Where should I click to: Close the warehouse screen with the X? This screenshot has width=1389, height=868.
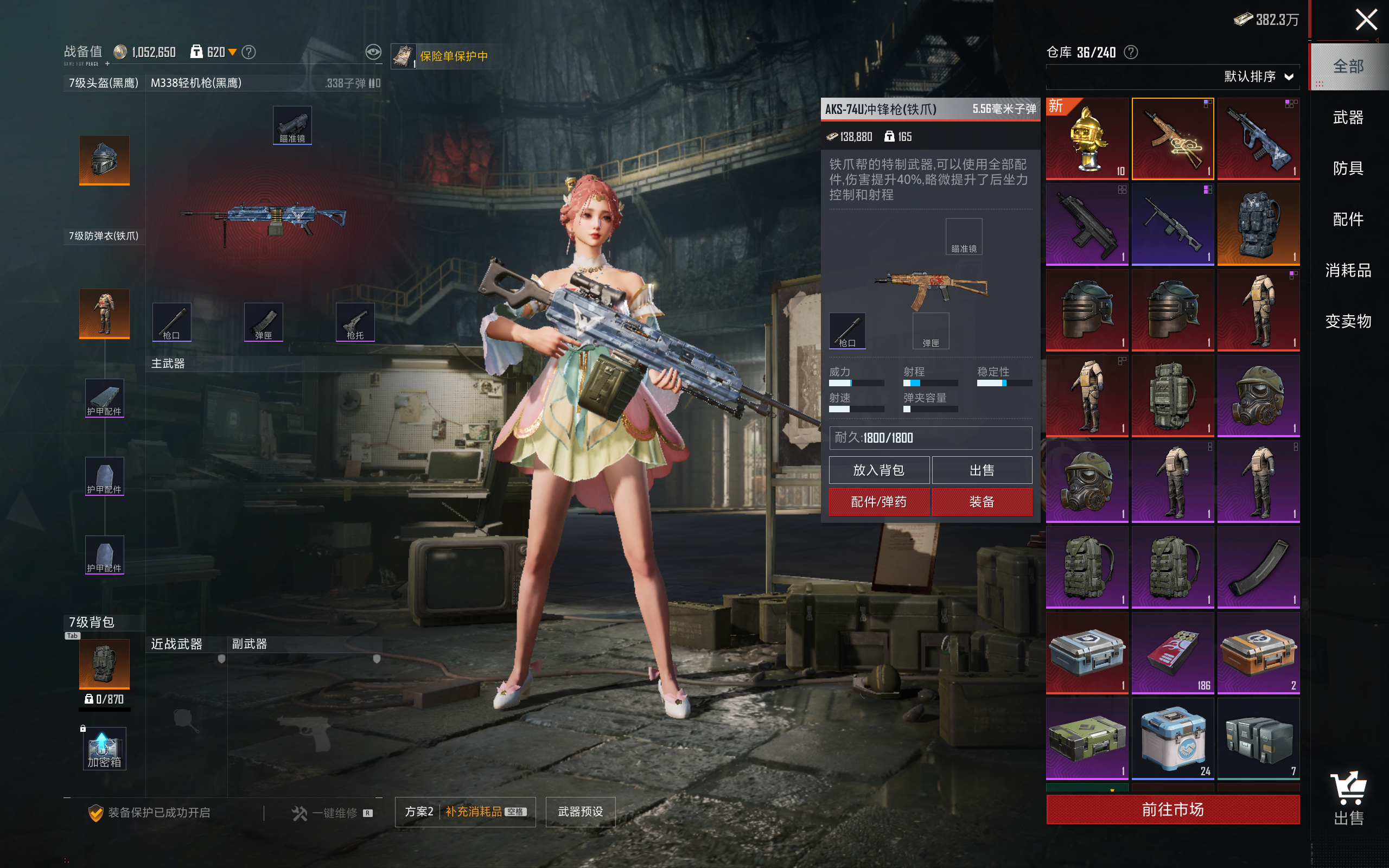click(1366, 20)
